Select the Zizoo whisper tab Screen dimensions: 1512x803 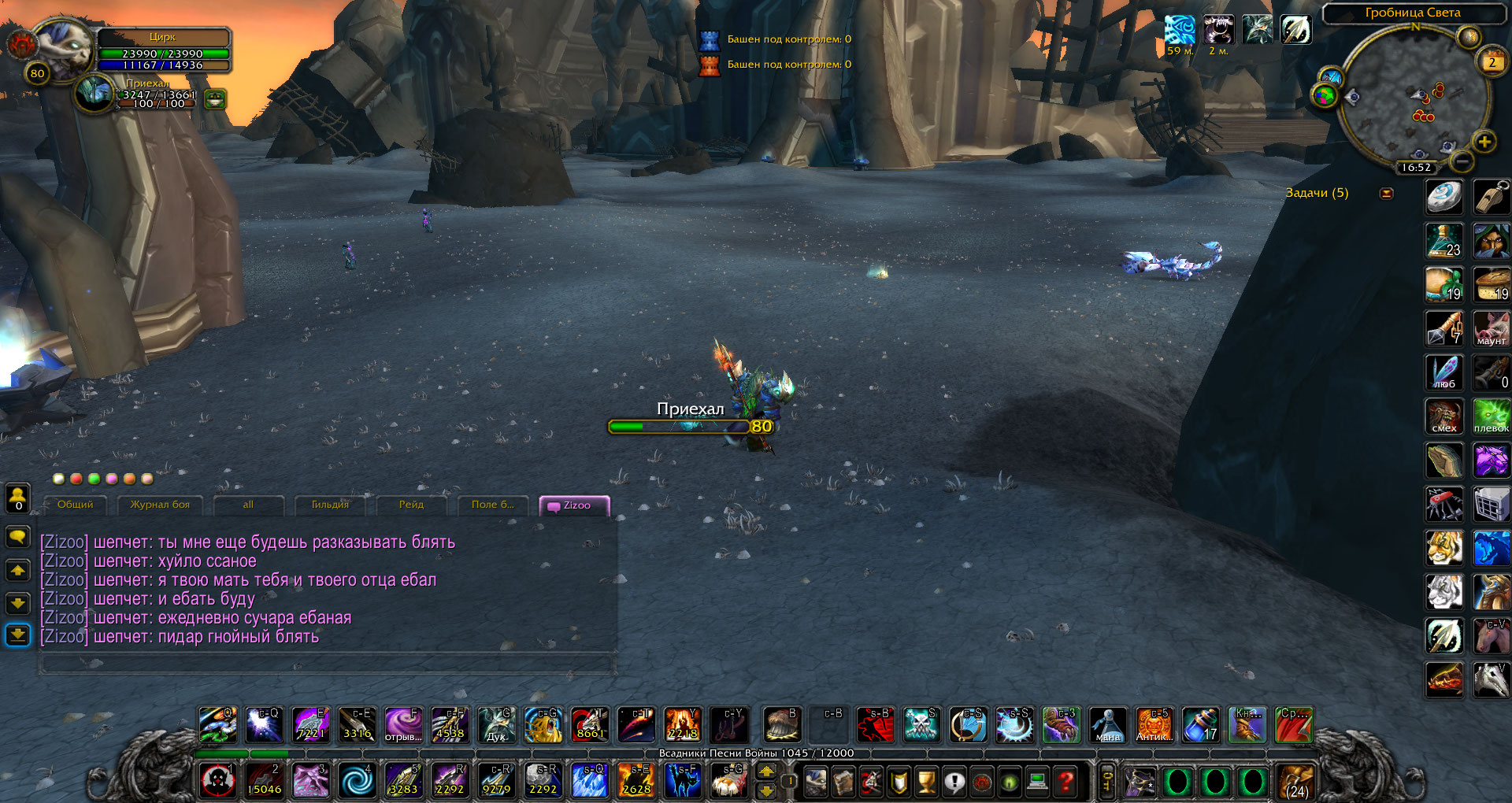tap(576, 505)
